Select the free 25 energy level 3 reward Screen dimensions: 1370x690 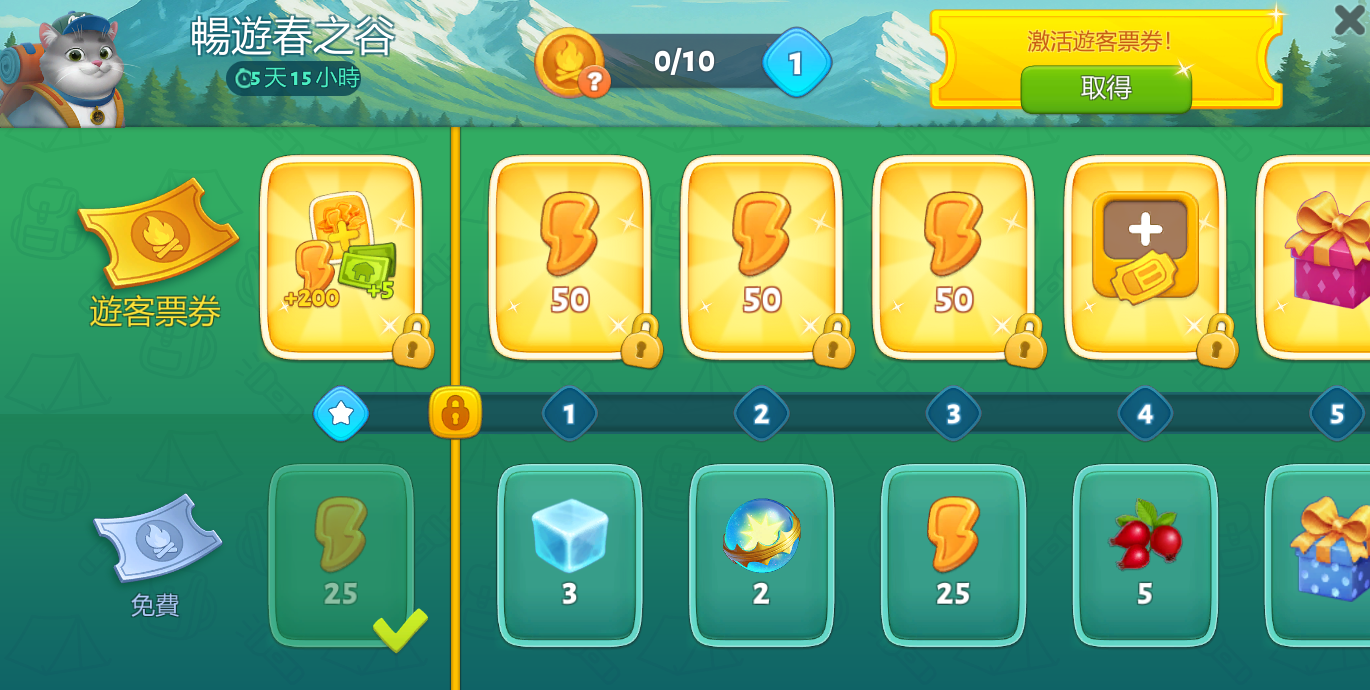pos(953,555)
